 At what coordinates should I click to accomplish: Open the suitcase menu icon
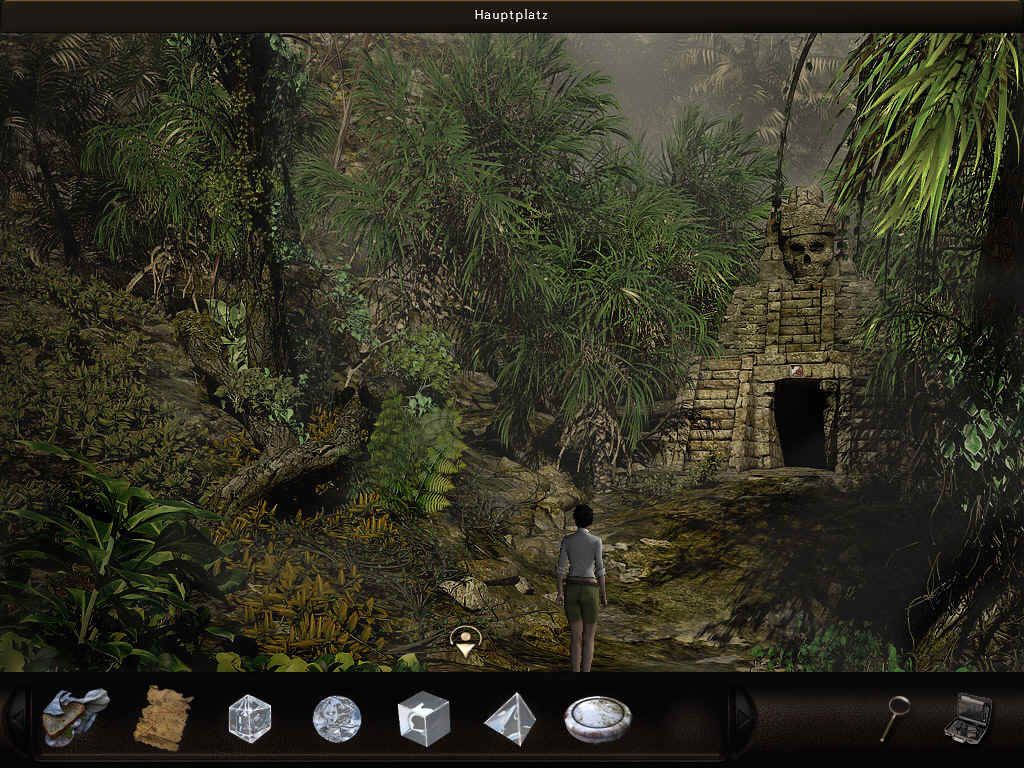click(968, 717)
